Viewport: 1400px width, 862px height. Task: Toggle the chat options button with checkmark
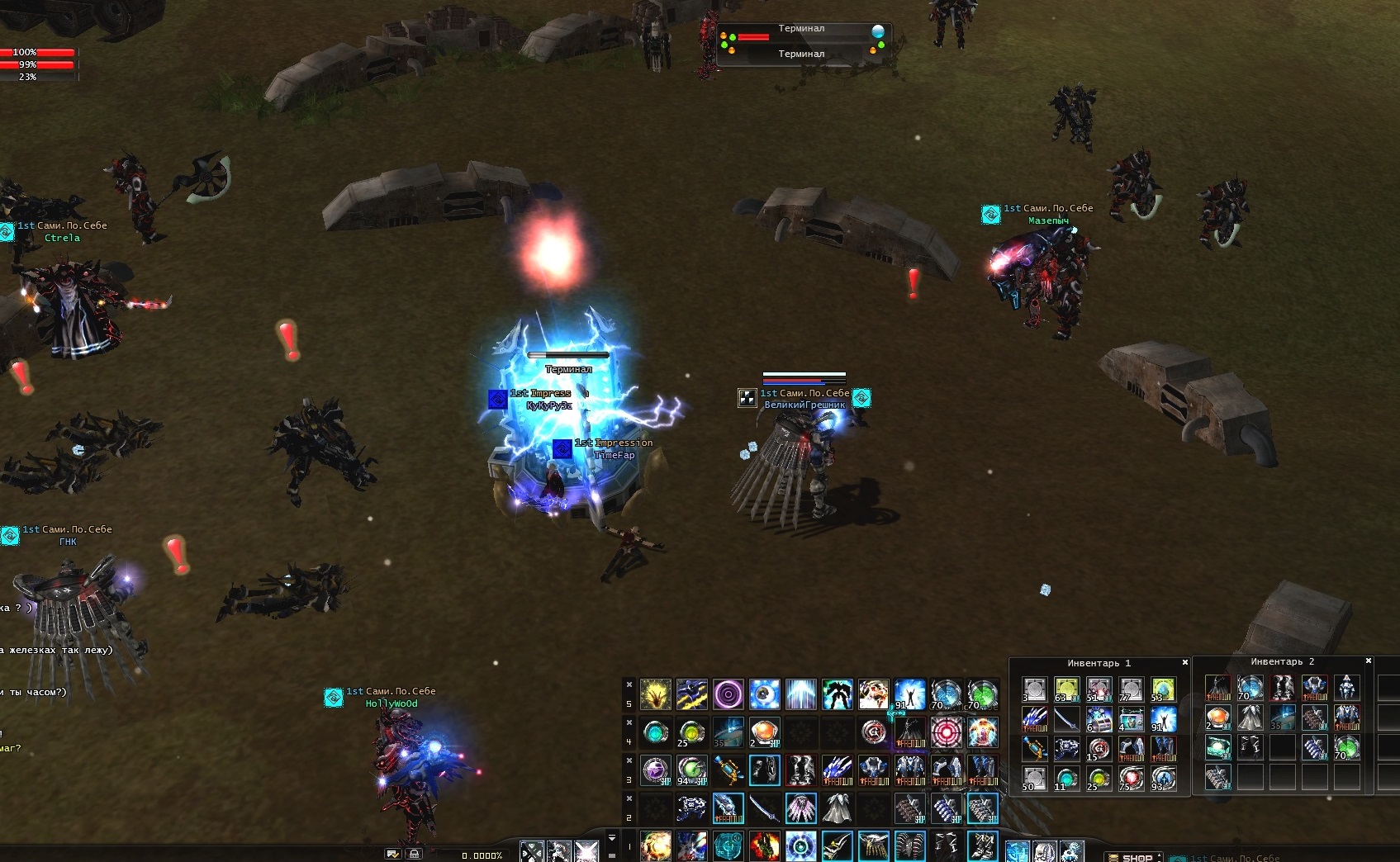[393, 854]
